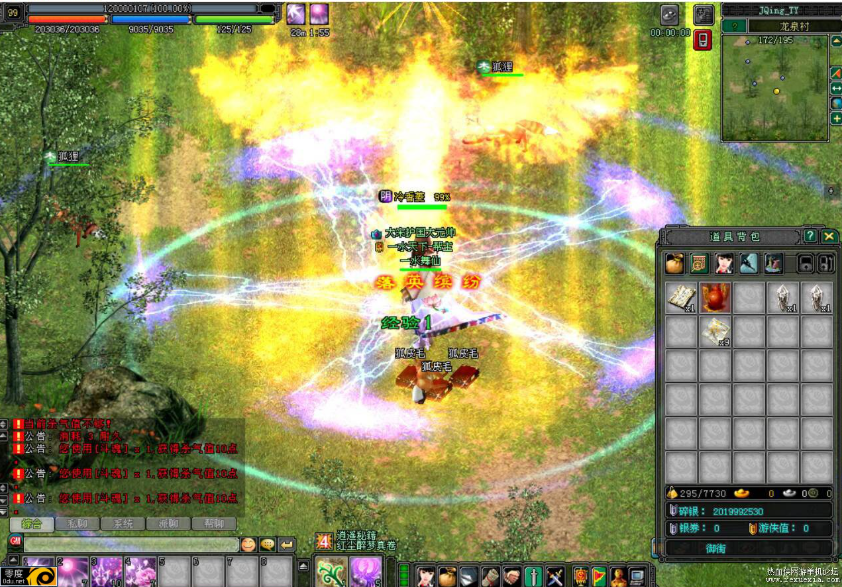Click the computer monitor system menu icon
Screen dimensions: 842x587
(x=636, y=575)
